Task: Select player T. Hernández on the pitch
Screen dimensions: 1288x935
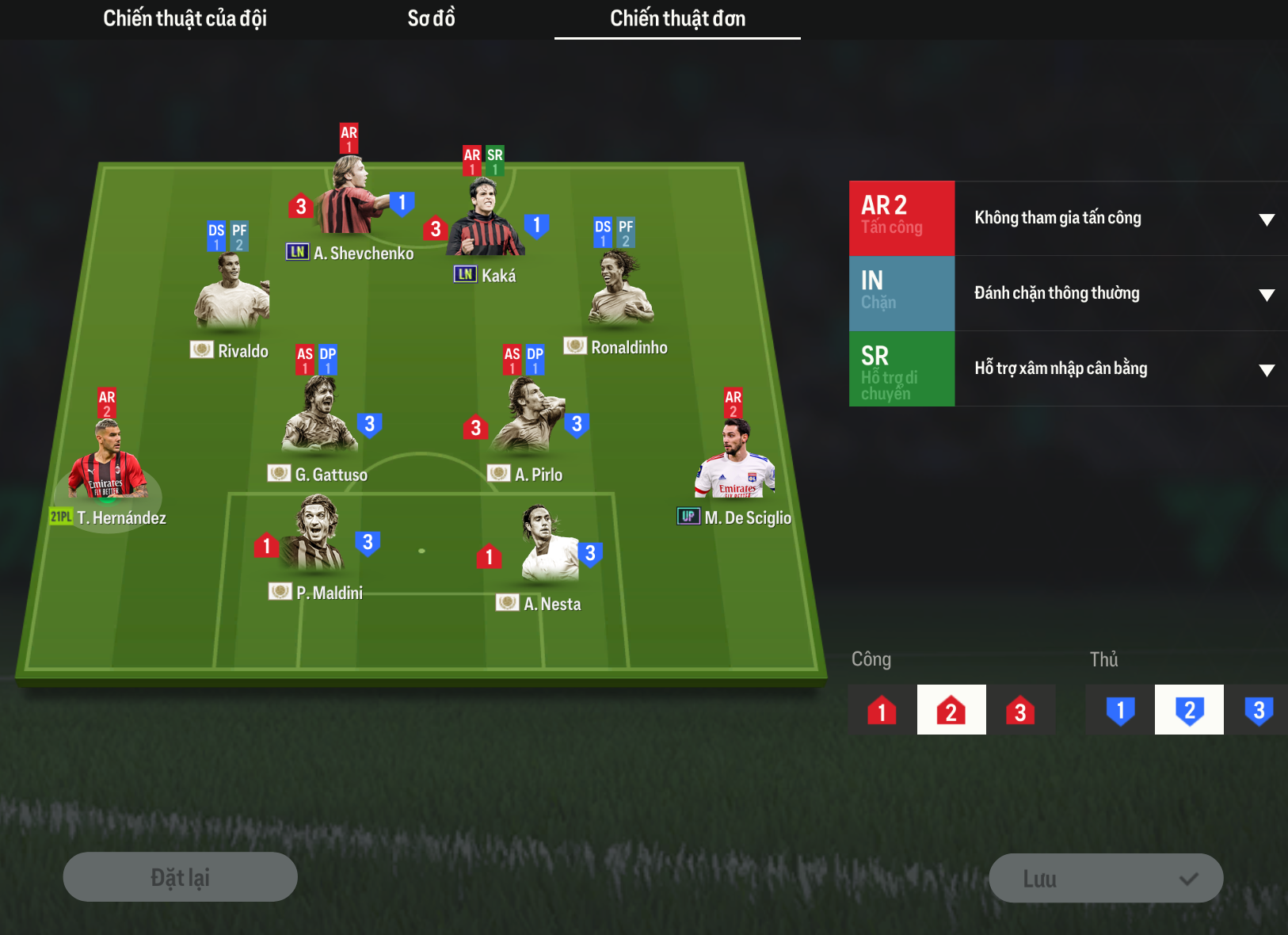Action: tap(108, 462)
